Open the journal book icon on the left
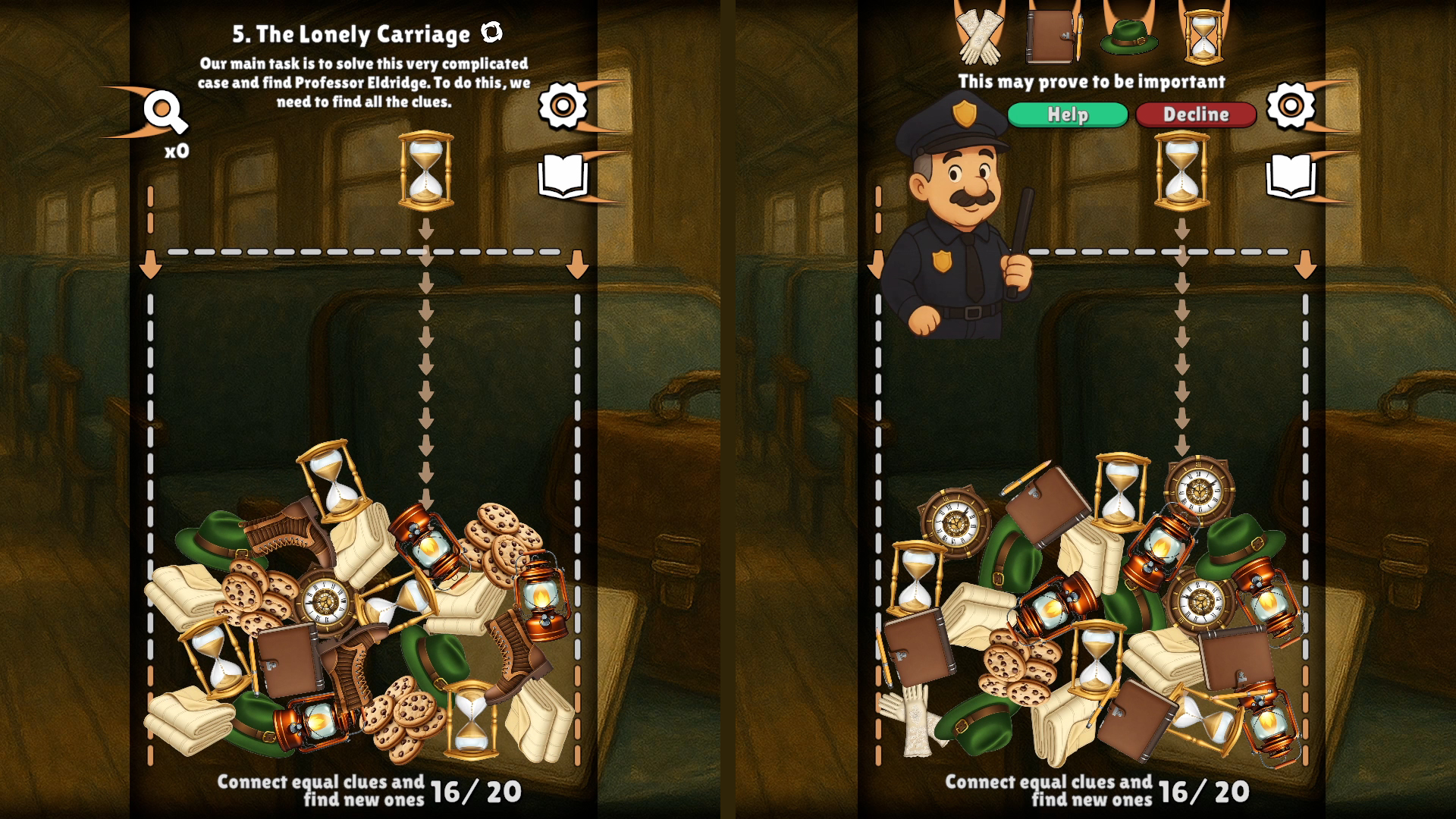This screenshot has height=819, width=1456. 565,173
